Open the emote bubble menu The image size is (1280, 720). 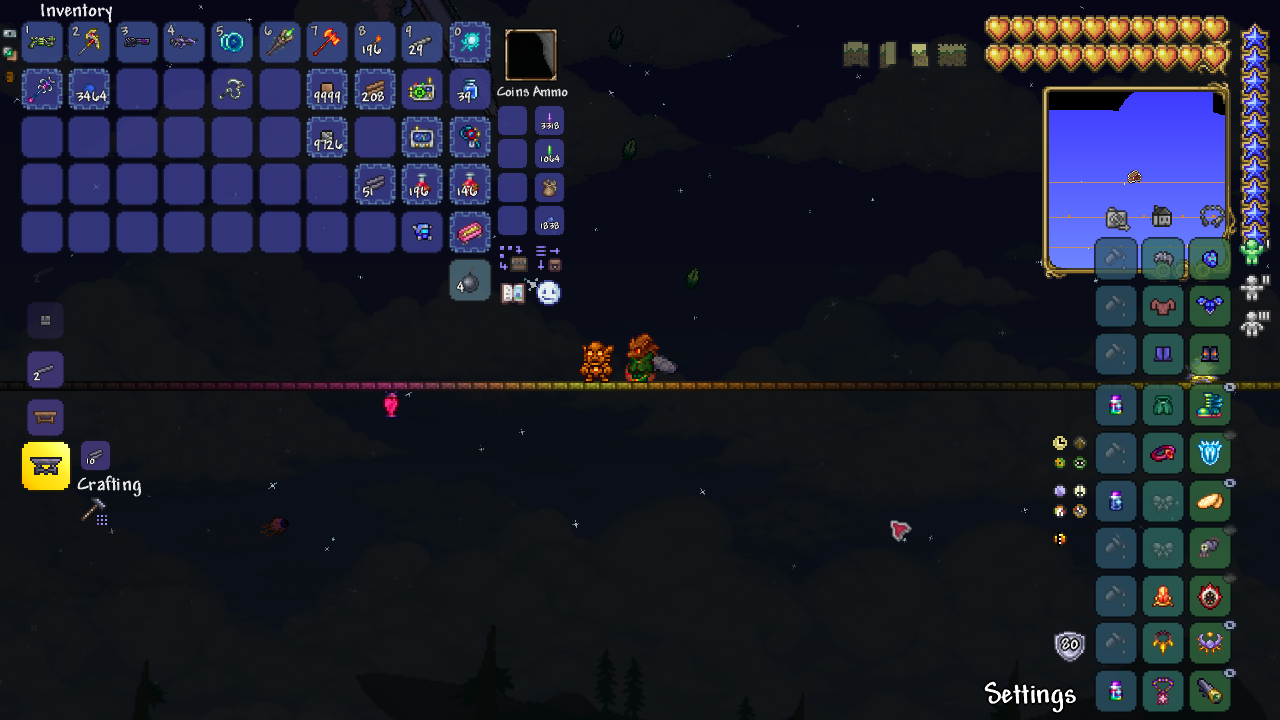click(x=548, y=292)
